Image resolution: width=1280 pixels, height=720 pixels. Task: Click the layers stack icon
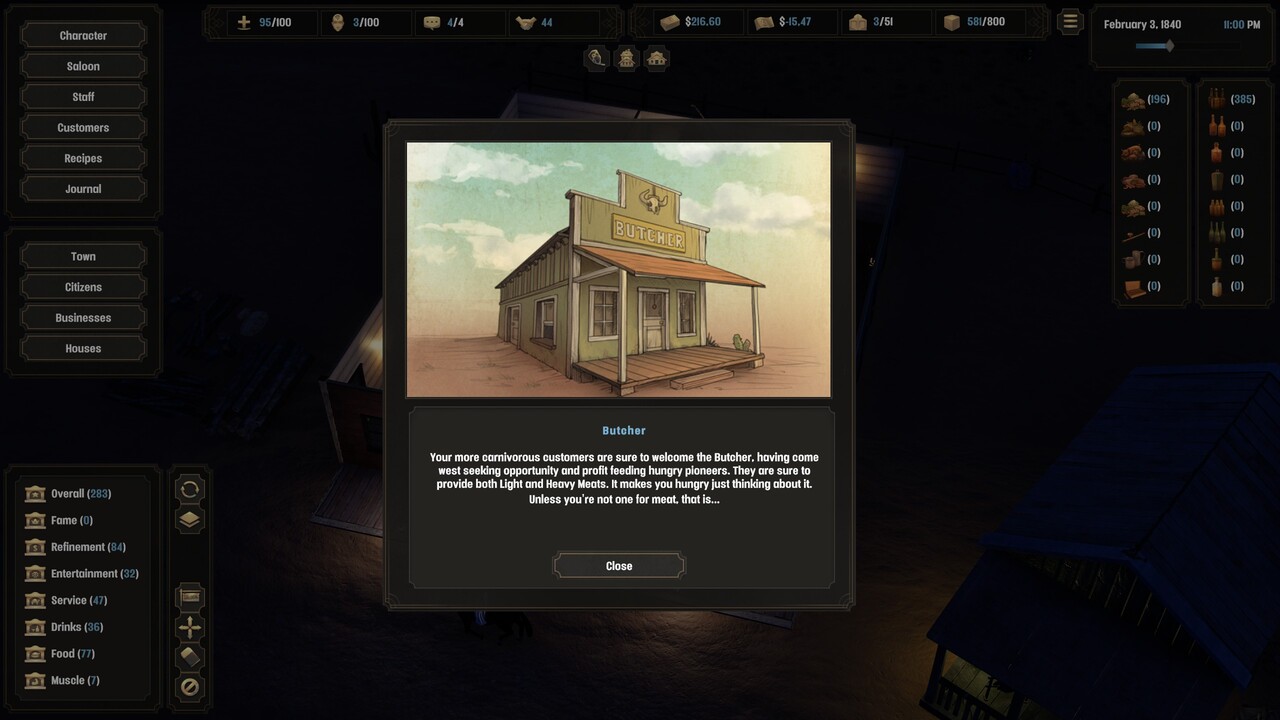click(x=190, y=519)
